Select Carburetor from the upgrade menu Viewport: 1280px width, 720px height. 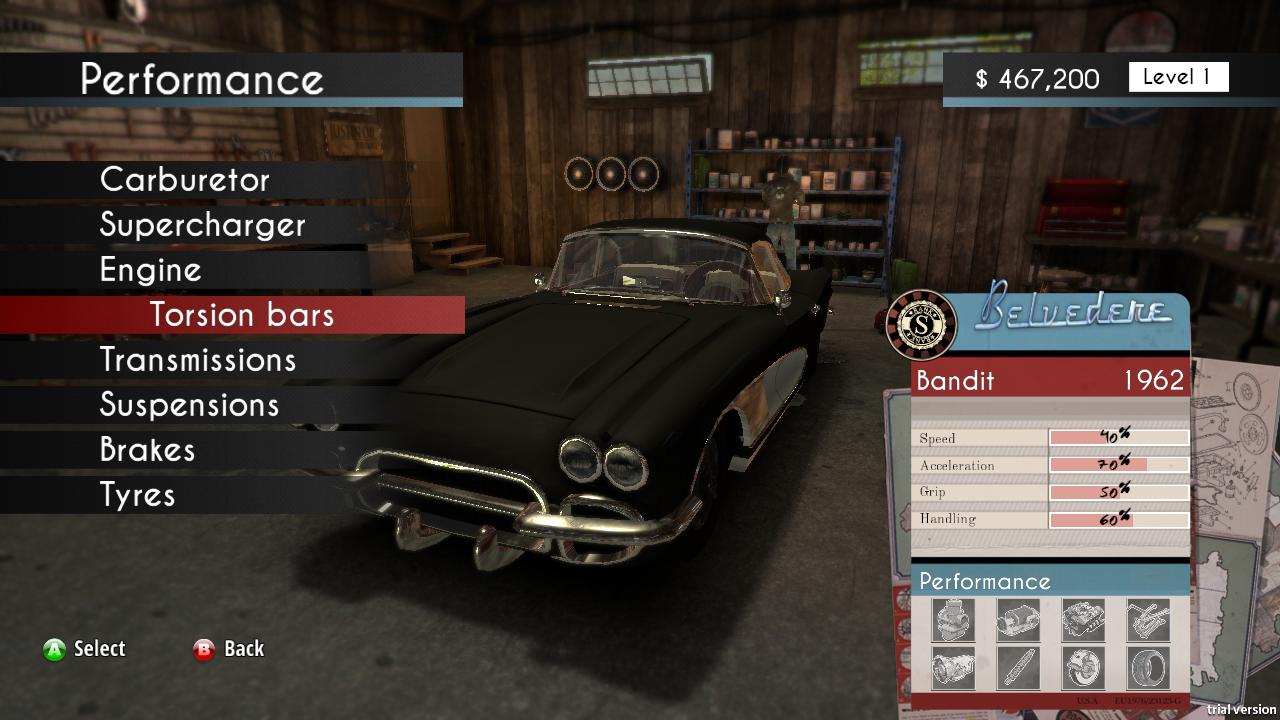184,180
